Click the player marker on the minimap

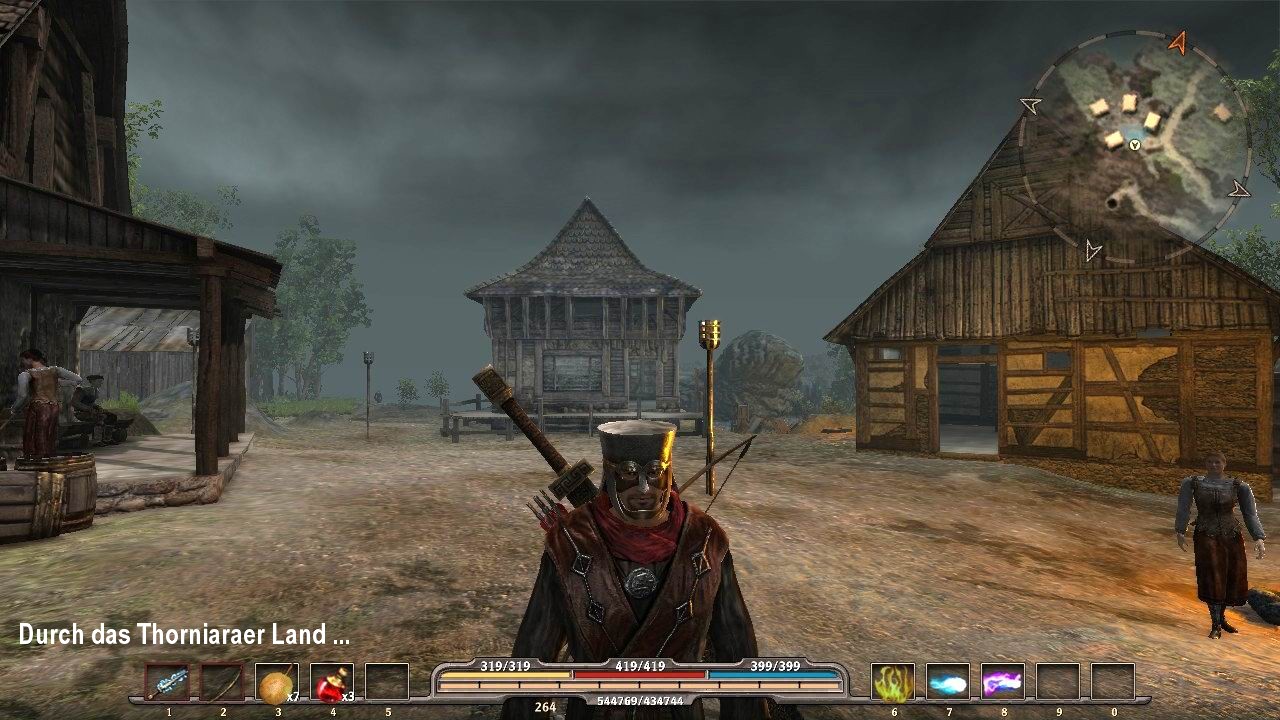(1135, 145)
